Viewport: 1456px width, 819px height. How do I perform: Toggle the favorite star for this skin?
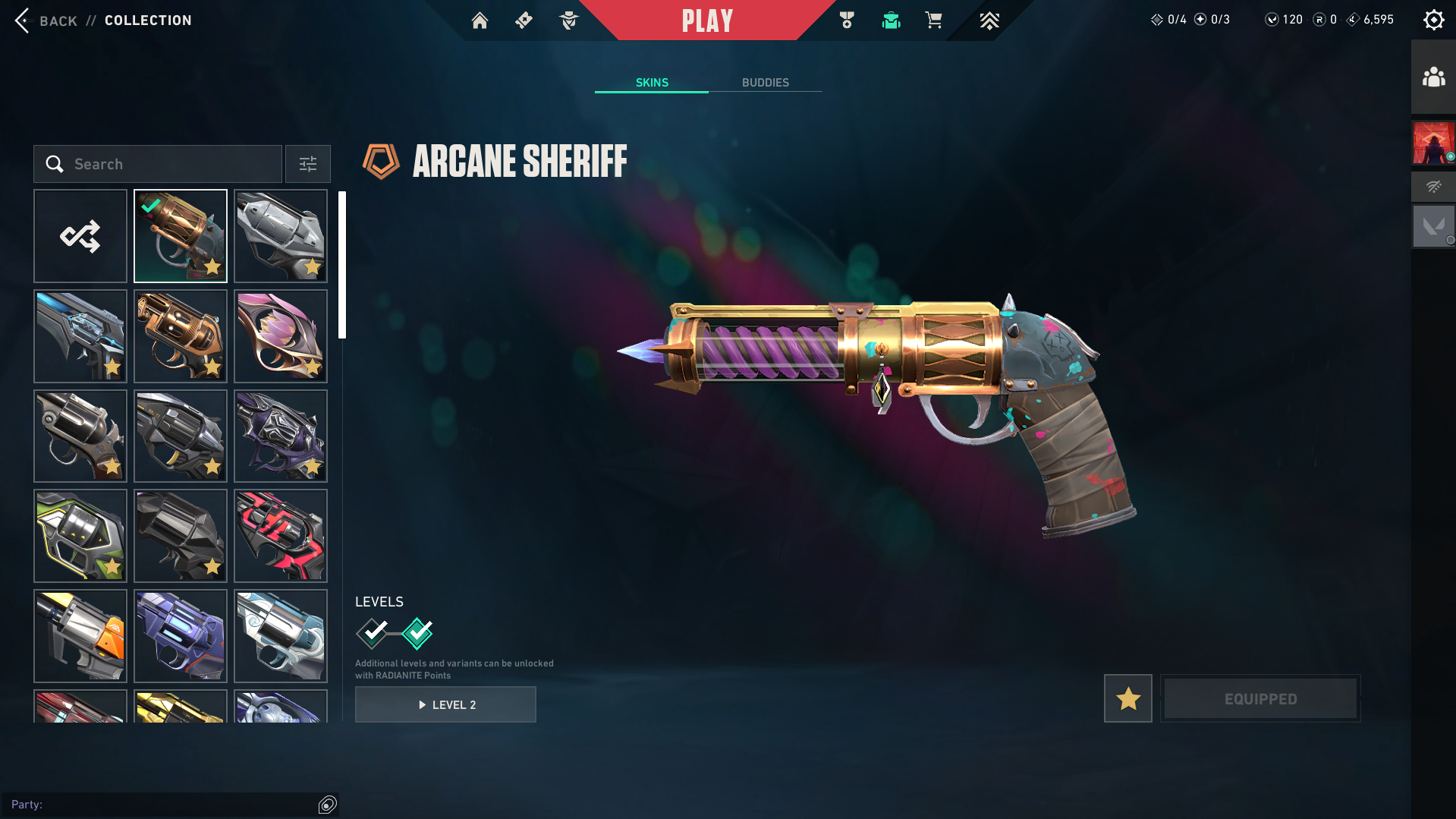click(x=1127, y=698)
